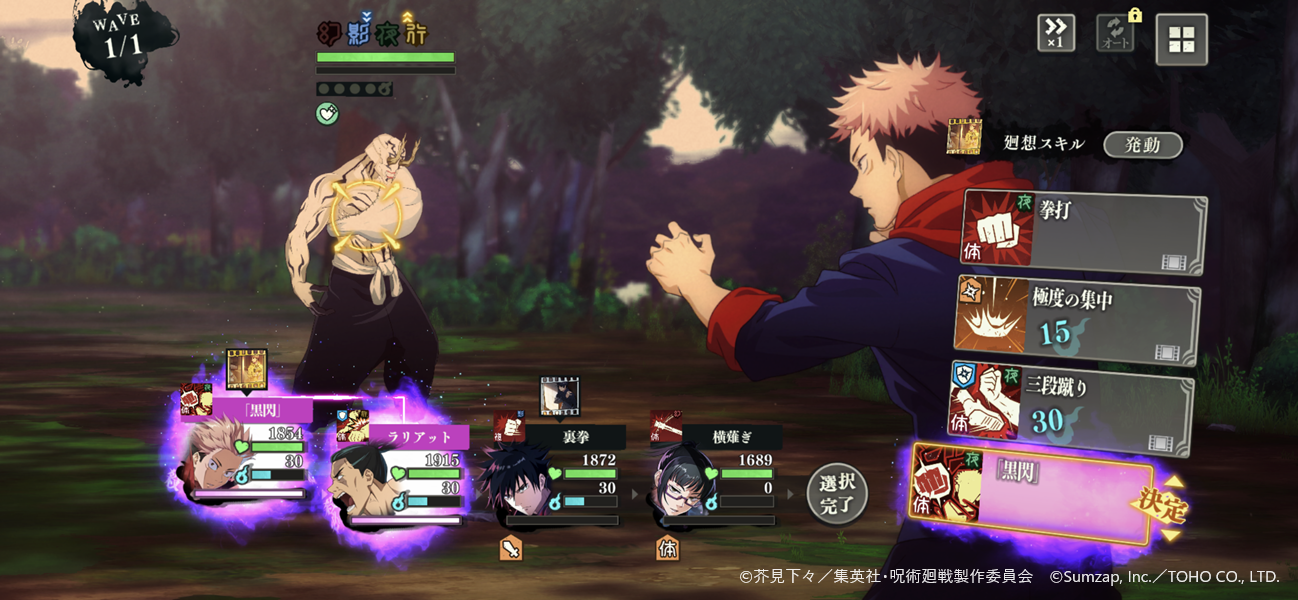Toggle the x1 battle speed button

click(1056, 33)
